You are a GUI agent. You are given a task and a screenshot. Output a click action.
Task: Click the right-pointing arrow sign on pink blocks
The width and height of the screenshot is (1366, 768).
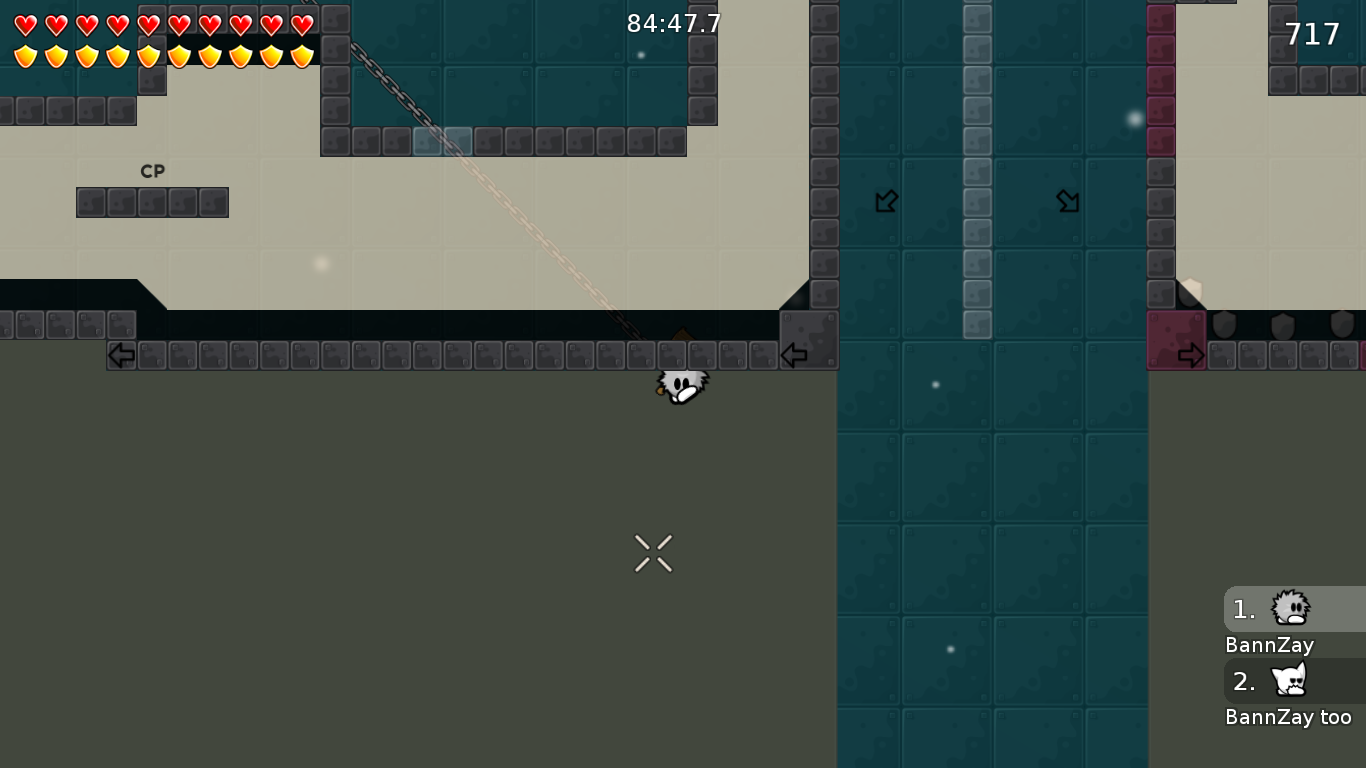coord(1192,354)
